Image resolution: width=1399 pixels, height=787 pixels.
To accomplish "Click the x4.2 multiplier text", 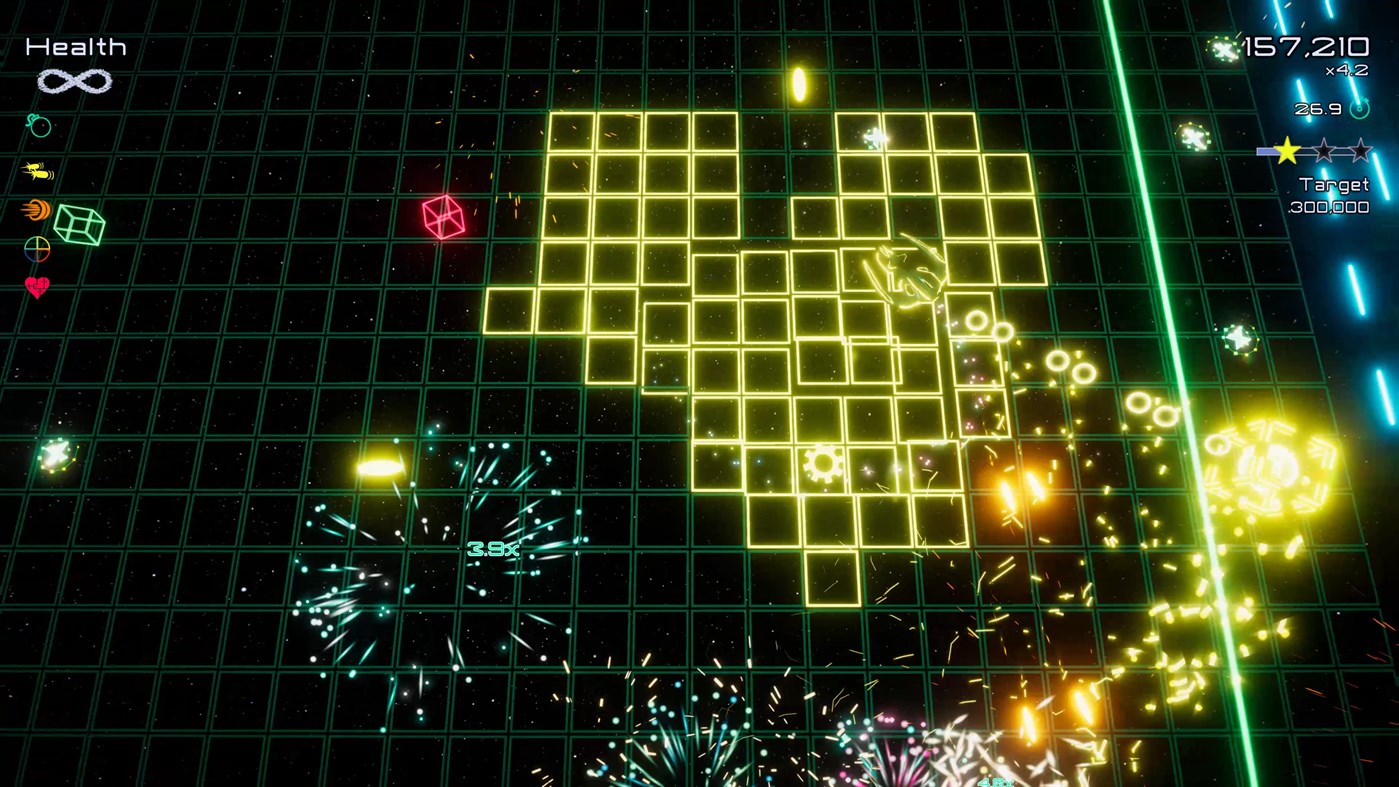I will tap(1345, 70).
